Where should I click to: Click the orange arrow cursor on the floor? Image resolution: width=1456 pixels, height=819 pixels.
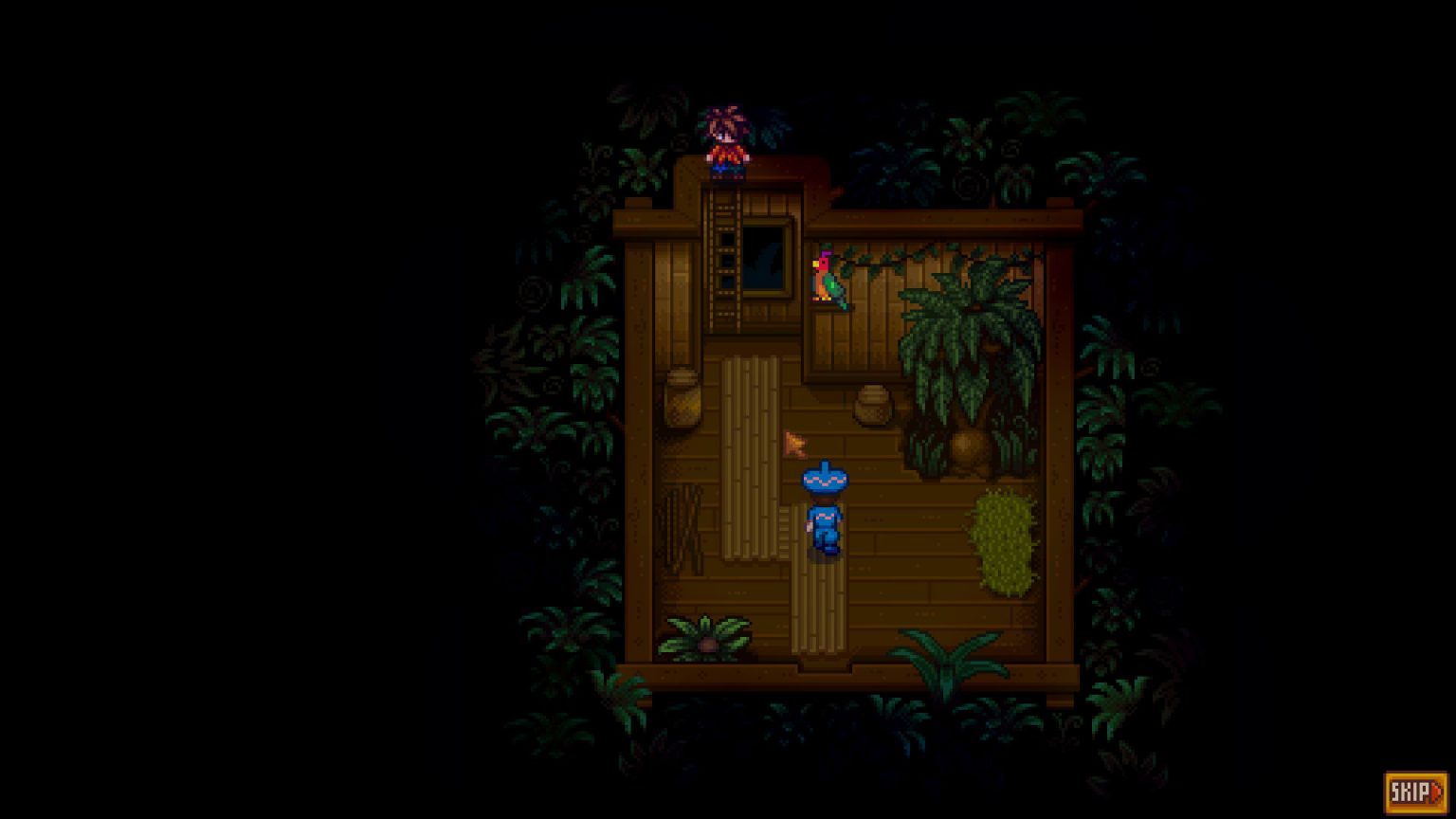793,442
